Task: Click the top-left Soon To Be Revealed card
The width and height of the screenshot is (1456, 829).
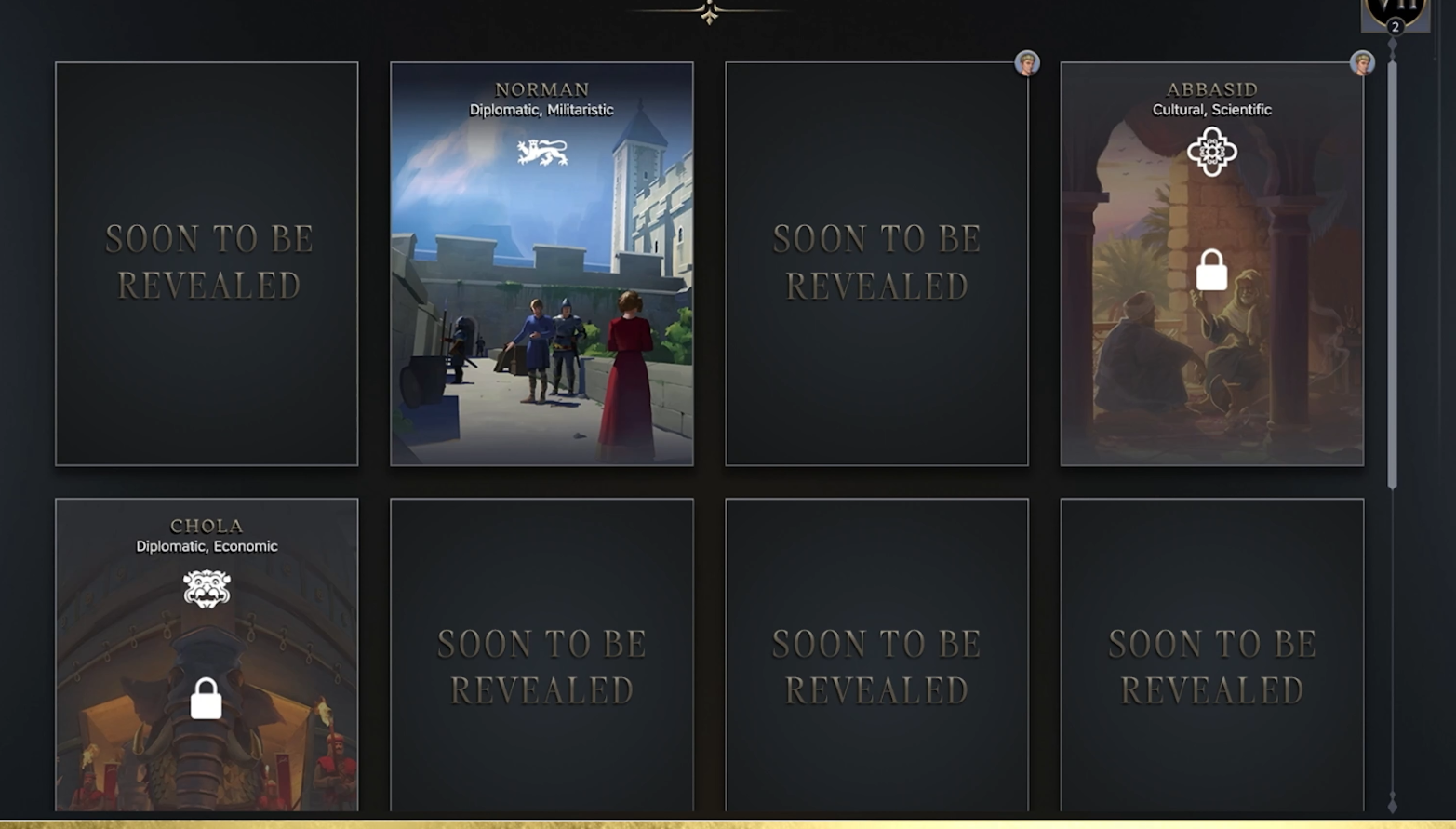Action: click(x=207, y=263)
